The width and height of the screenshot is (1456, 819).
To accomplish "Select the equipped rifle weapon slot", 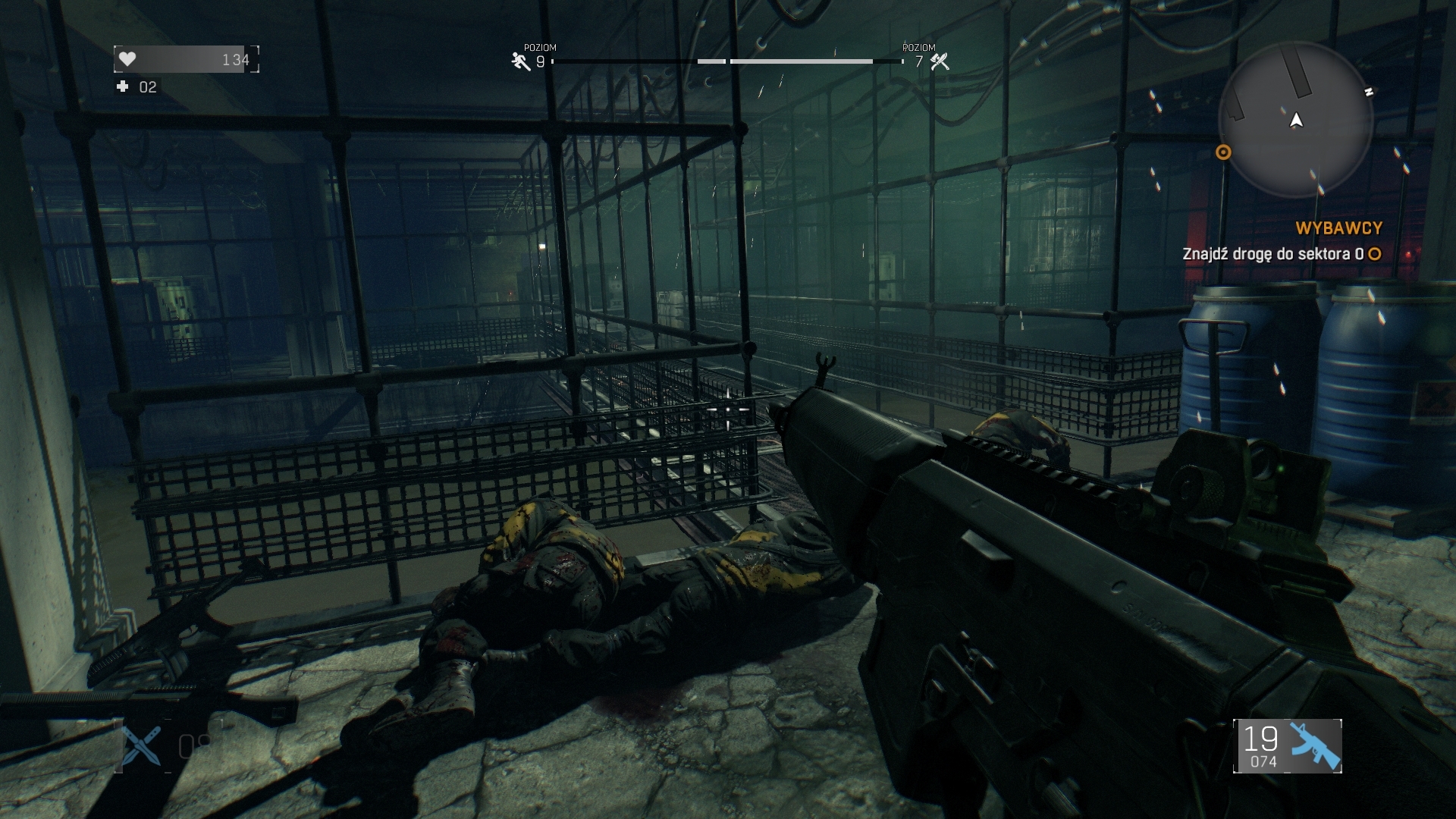I will point(1288,746).
